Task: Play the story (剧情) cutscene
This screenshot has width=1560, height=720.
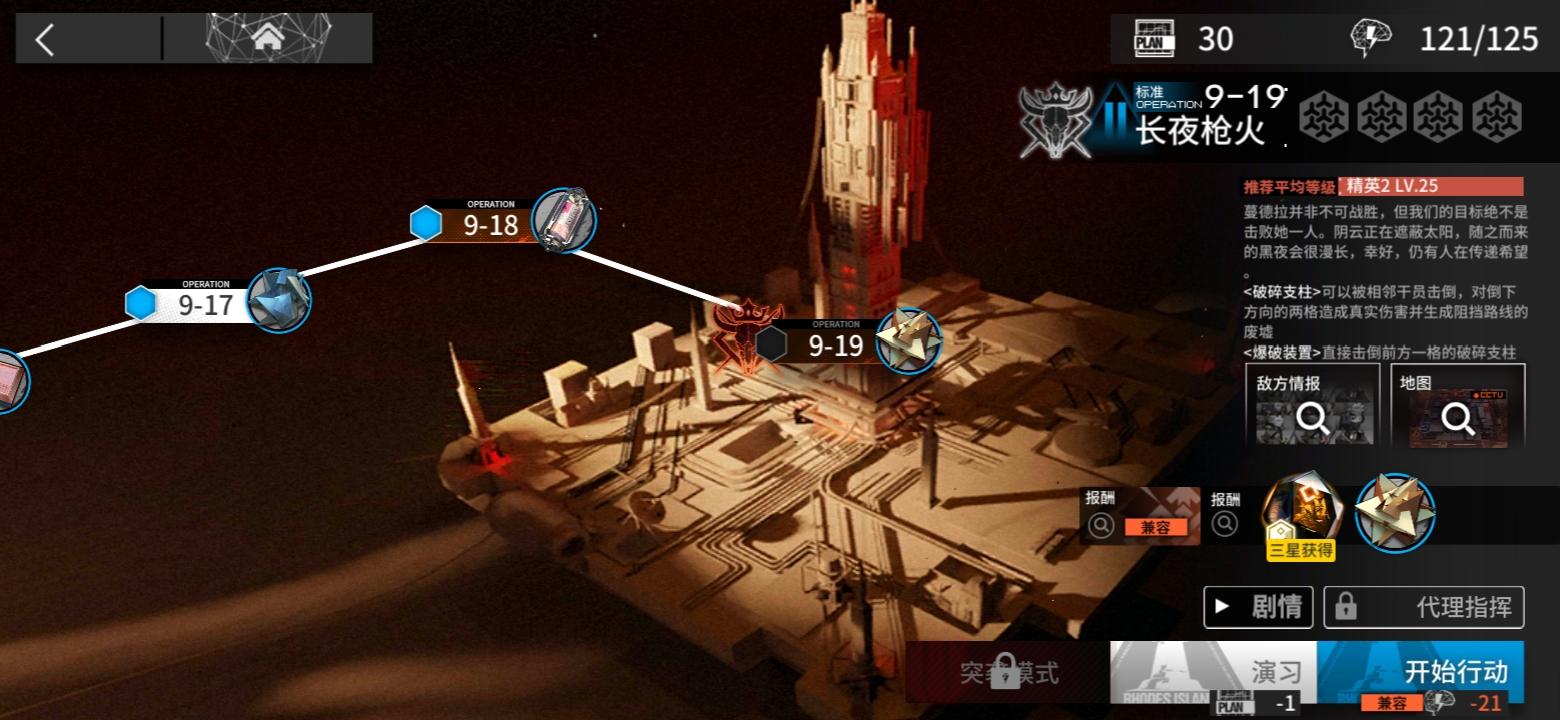Action: pyautogui.click(x=1258, y=606)
